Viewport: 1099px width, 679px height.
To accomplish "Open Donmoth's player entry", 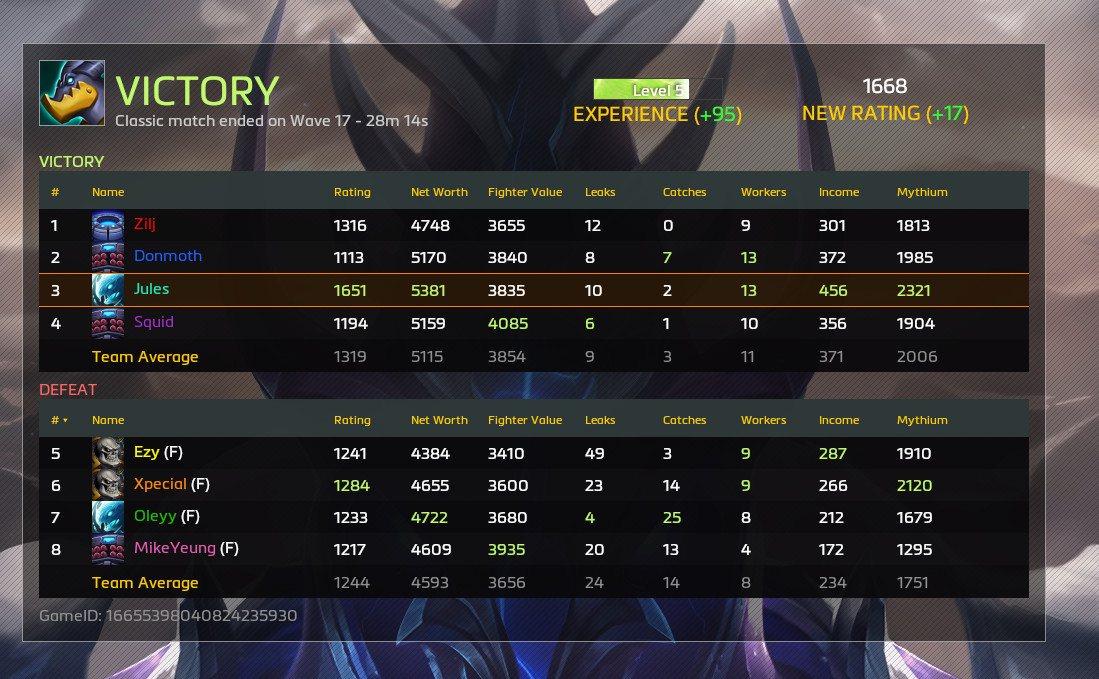I will (x=167, y=256).
